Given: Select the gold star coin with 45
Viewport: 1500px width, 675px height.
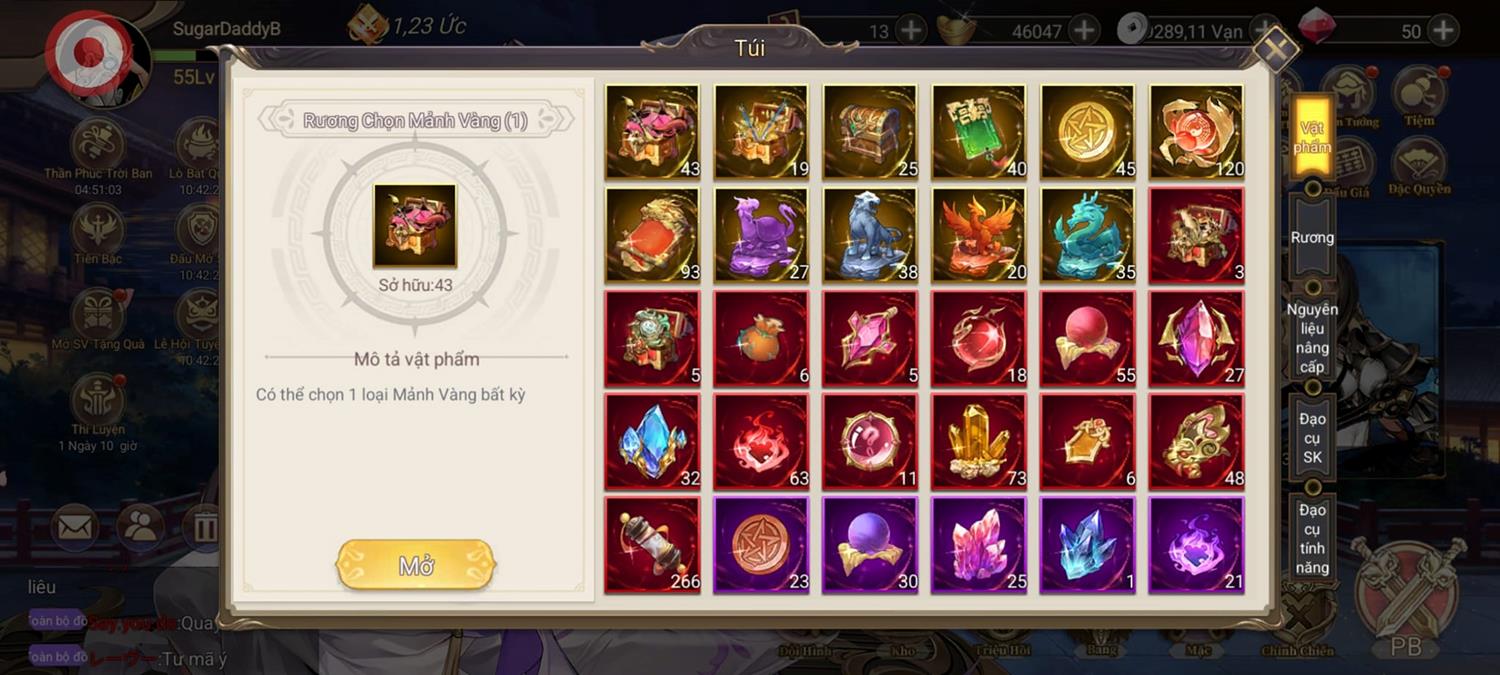Looking at the screenshot, I should click(x=1088, y=132).
